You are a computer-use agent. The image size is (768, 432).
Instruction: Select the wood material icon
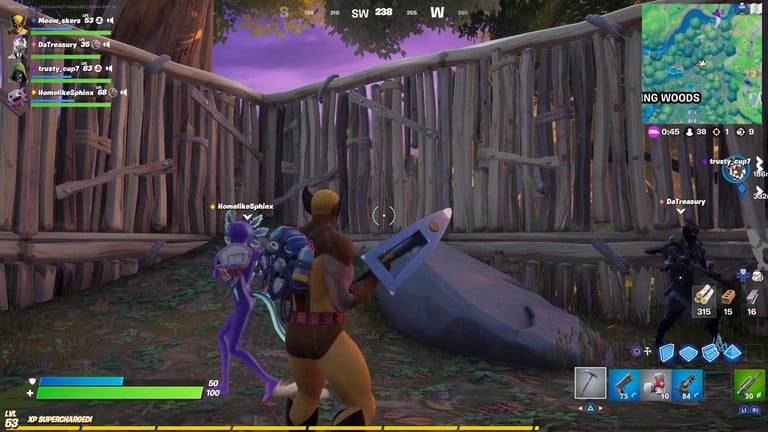pyautogui.click(x=705, y=295)
